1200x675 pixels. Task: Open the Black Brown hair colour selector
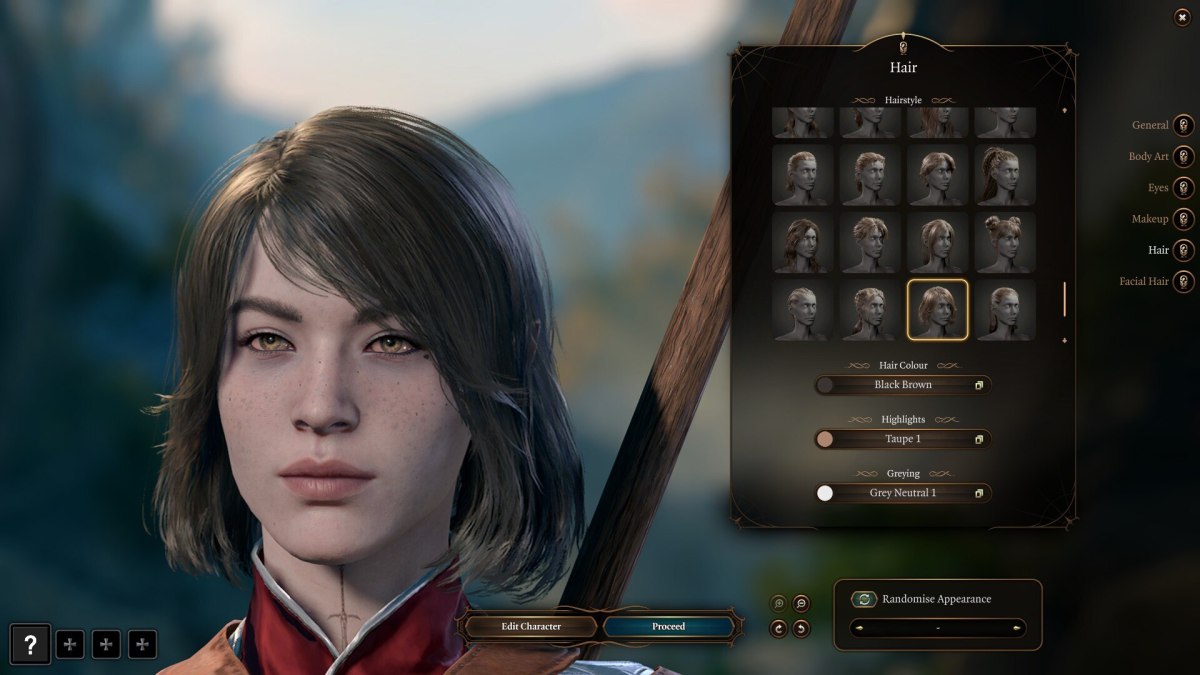[903, 385]
